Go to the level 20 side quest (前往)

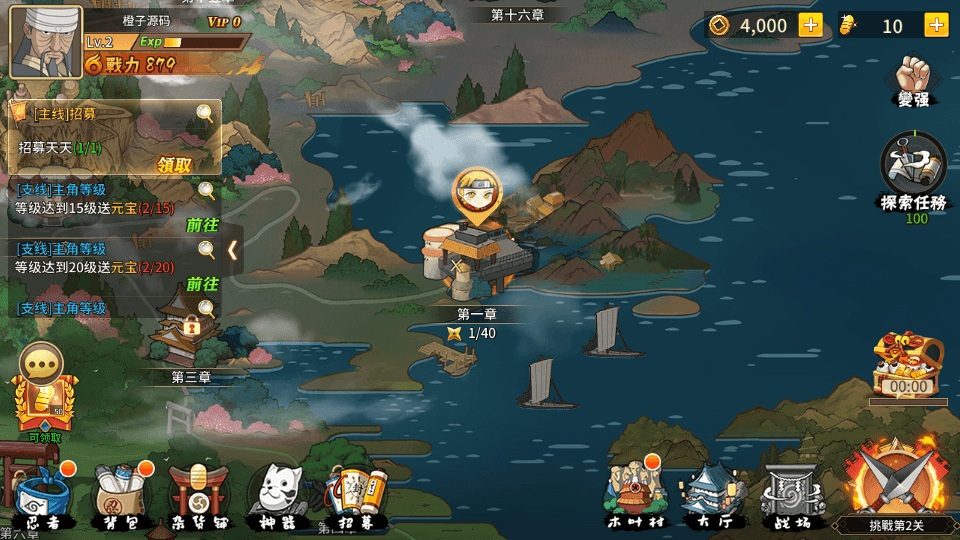click(x=201, y=284)
